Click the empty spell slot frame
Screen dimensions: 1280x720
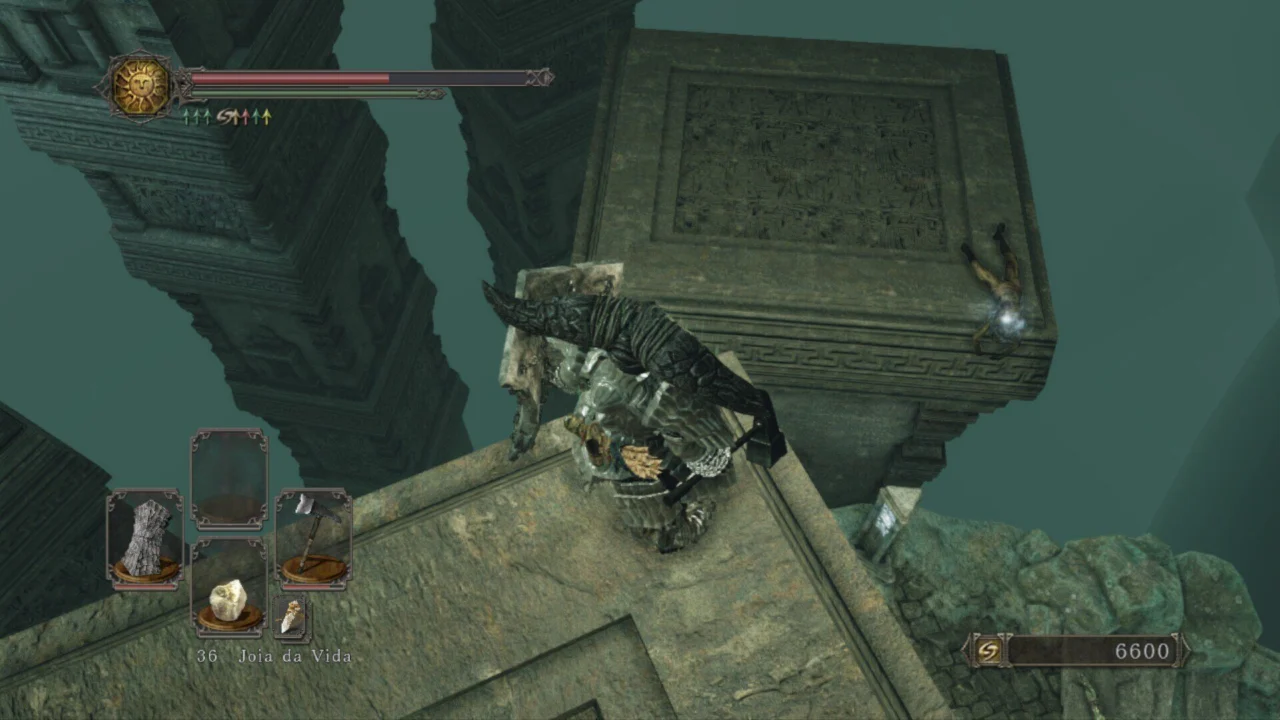[229, 480]
